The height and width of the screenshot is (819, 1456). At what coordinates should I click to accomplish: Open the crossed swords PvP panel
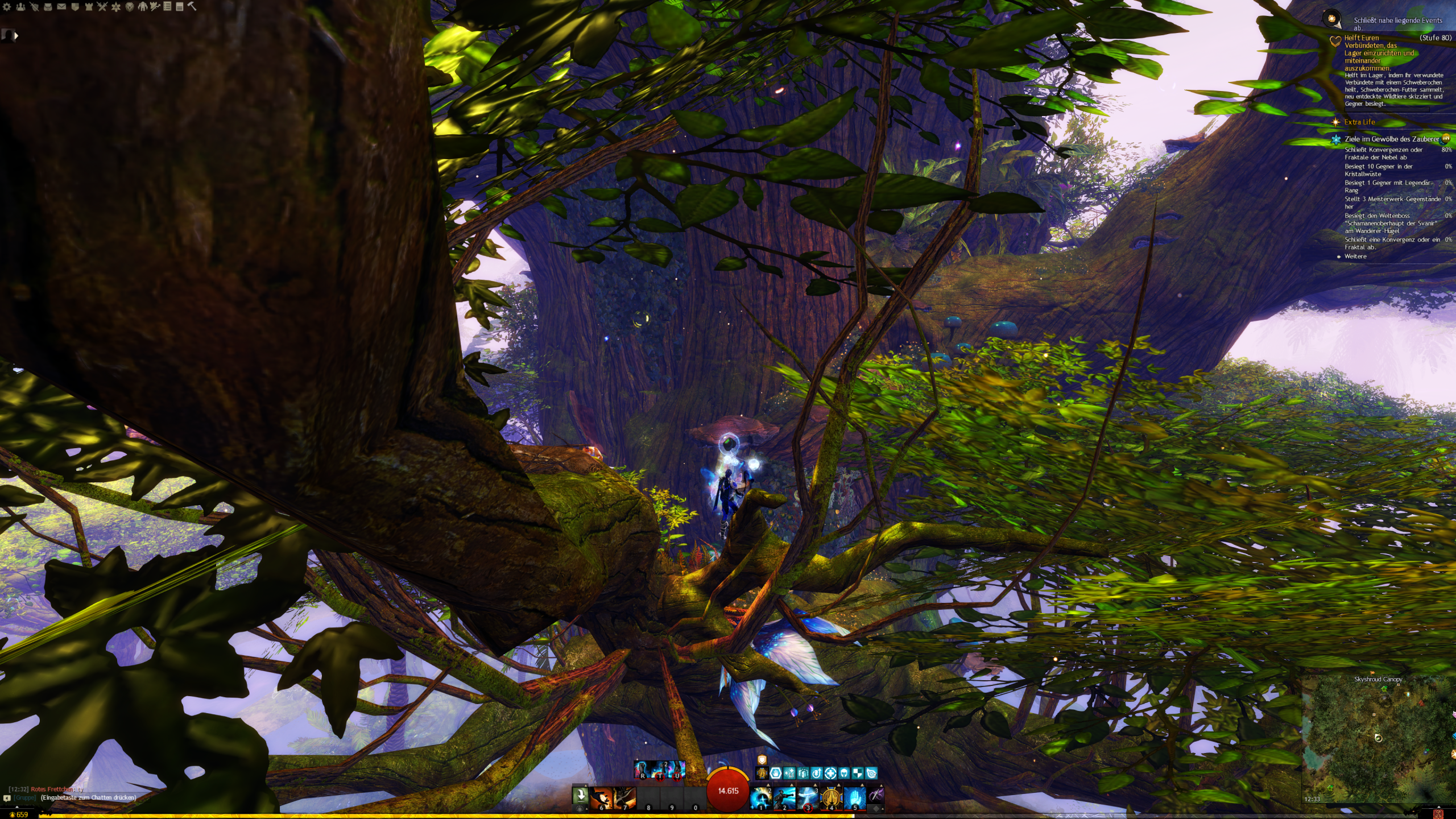(x=102, y=7)
